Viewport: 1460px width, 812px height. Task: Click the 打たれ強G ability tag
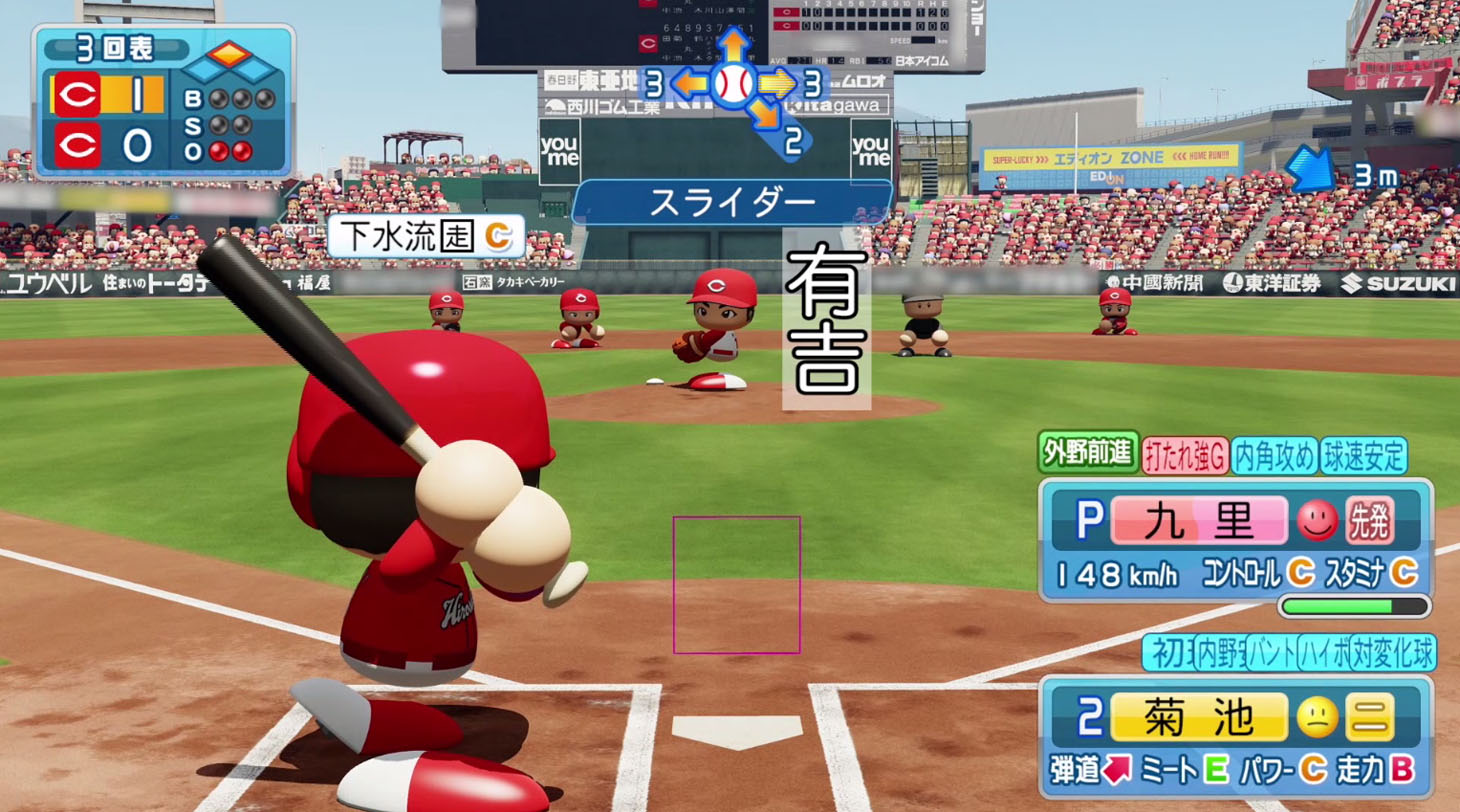pyautogui.click(x=1185, y=456)
